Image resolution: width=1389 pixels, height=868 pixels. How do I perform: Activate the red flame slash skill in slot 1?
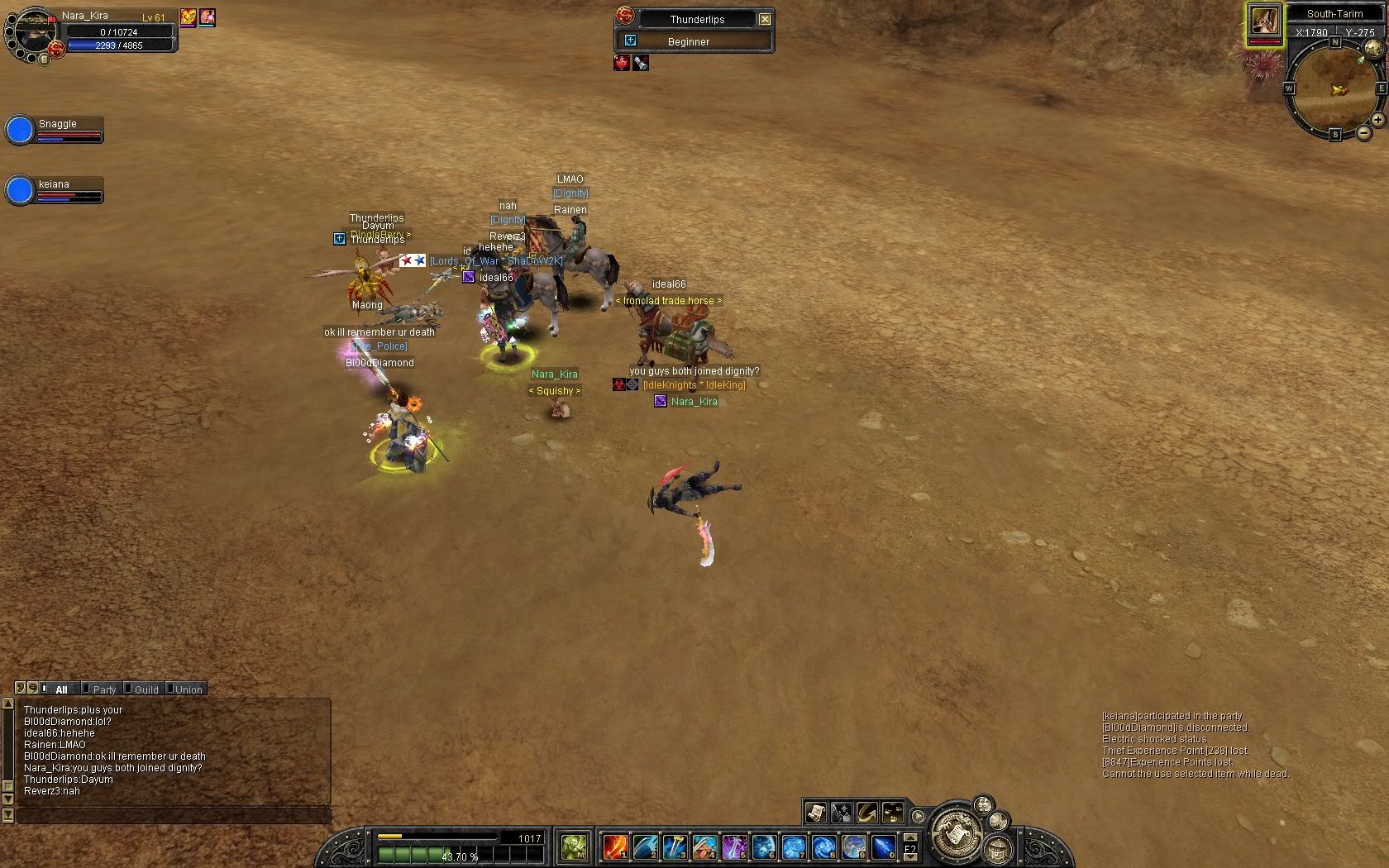tap(615, 847)
